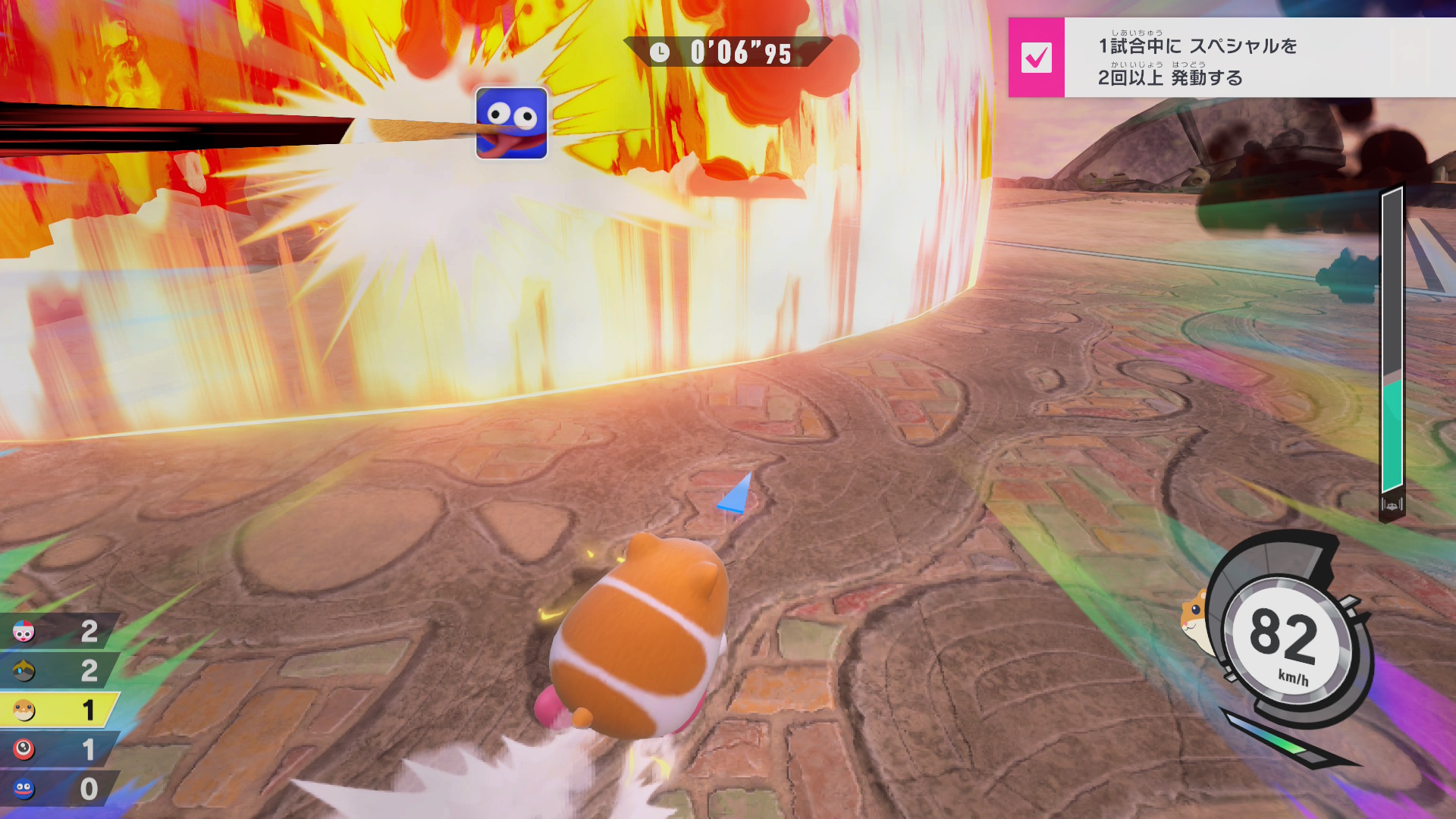Choose the dark gold-helmet player's score row
Viewport: 1456px width, 819px height.
tap(59, 670)
